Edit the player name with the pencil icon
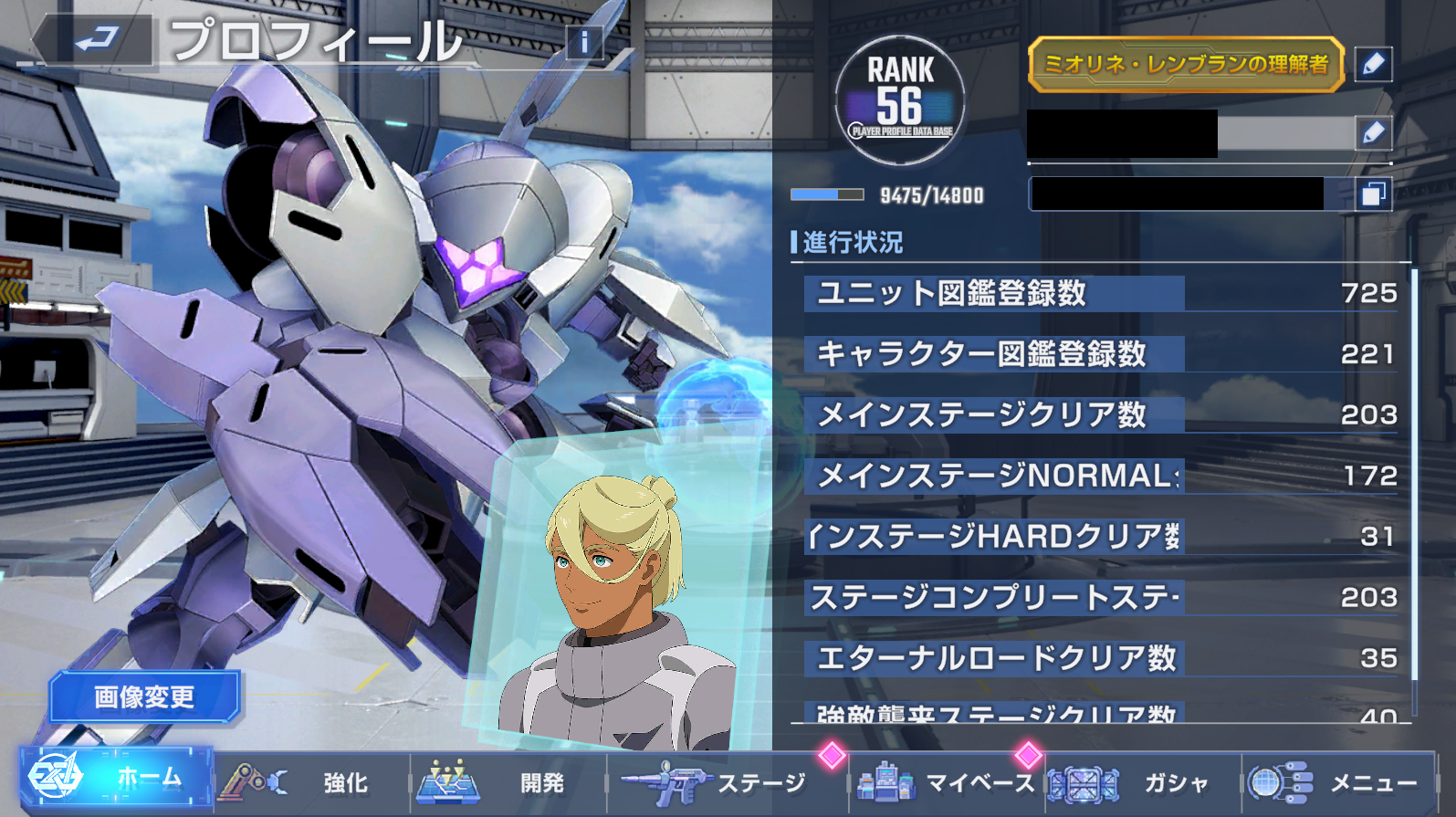The image size is (1456, 817). click(1373, 133)
